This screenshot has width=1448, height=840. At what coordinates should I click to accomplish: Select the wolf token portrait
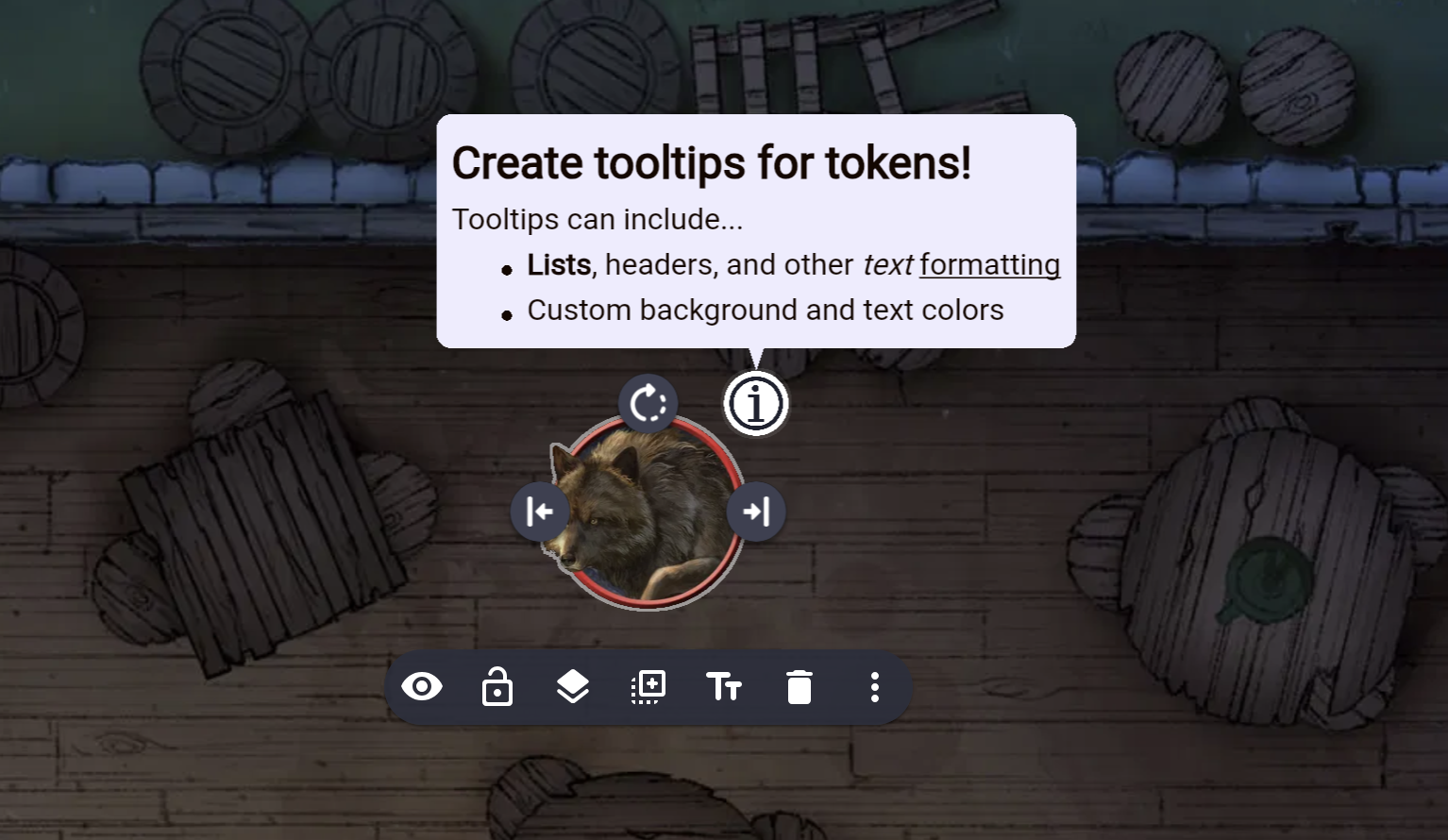[648, 514]
